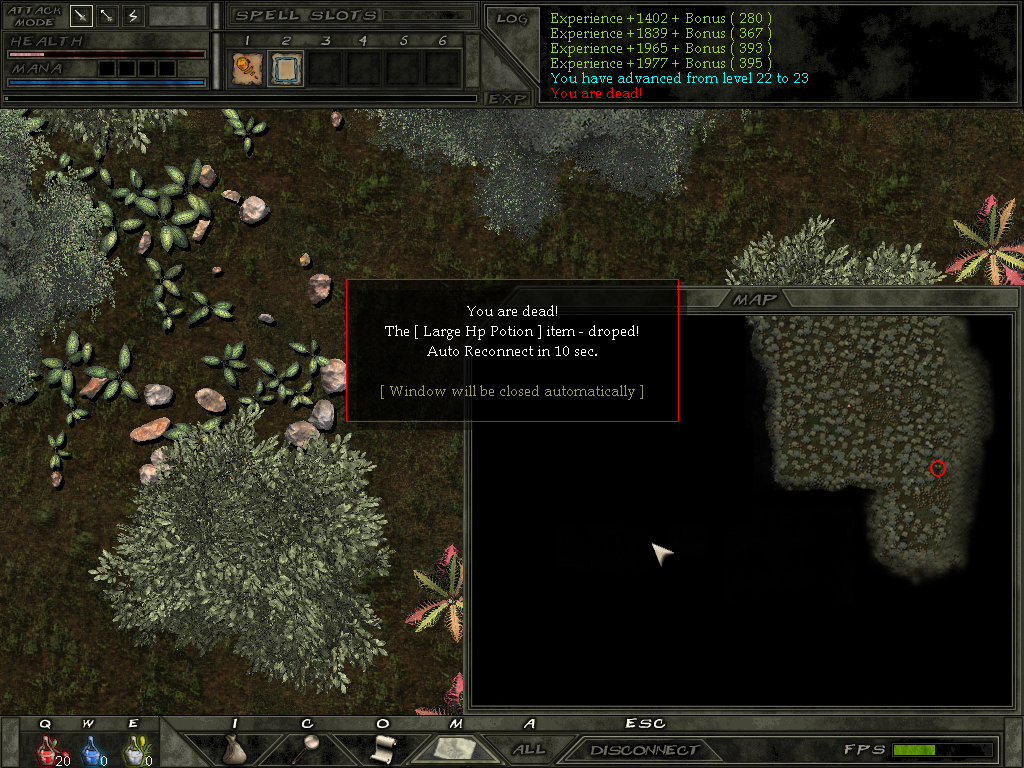Switch to the arrow ranged attack mode
Screen dimensions: 1024x768
[107, 16]
